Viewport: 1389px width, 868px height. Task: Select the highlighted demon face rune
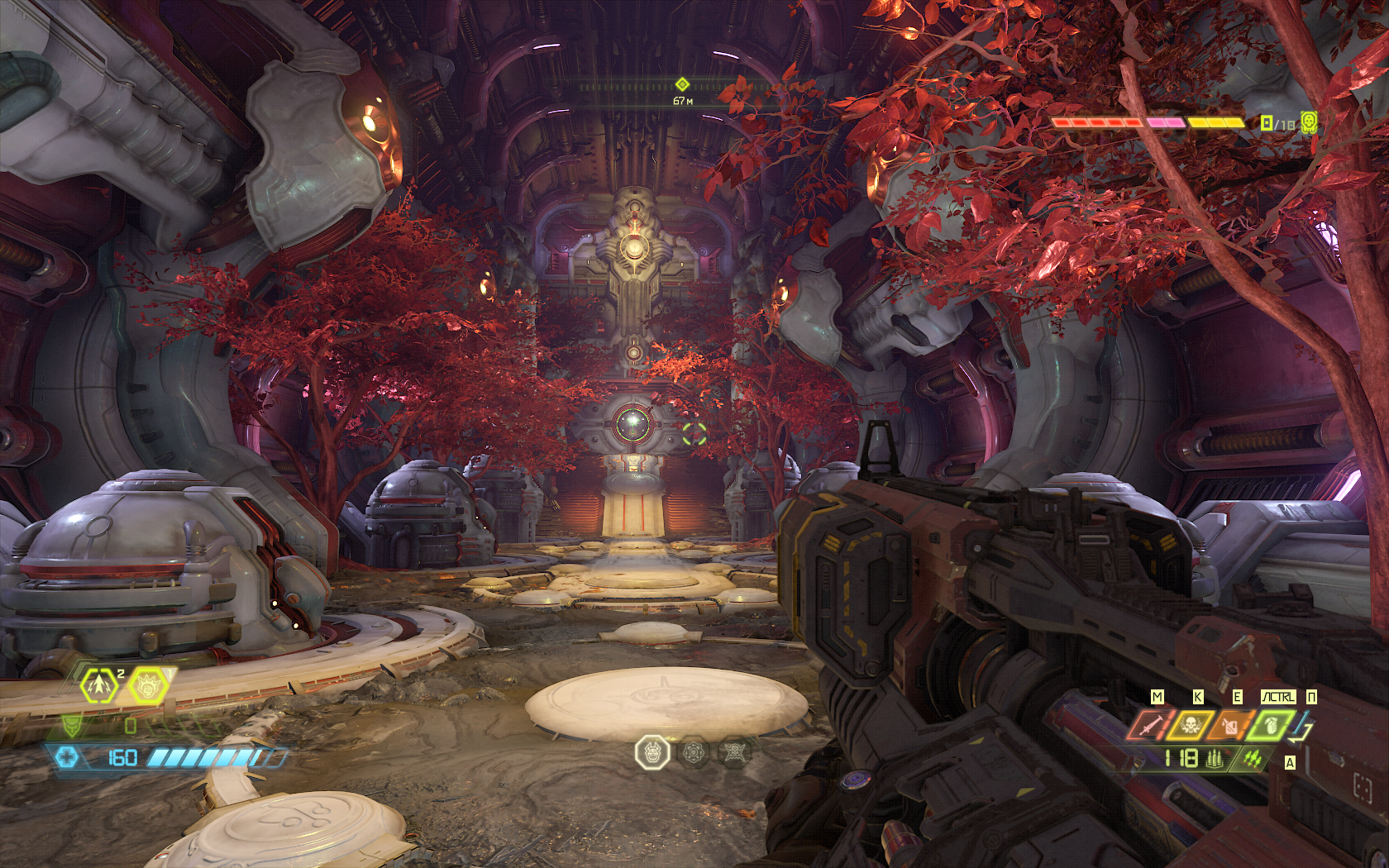pyautogui.click(x=652, y=753)
